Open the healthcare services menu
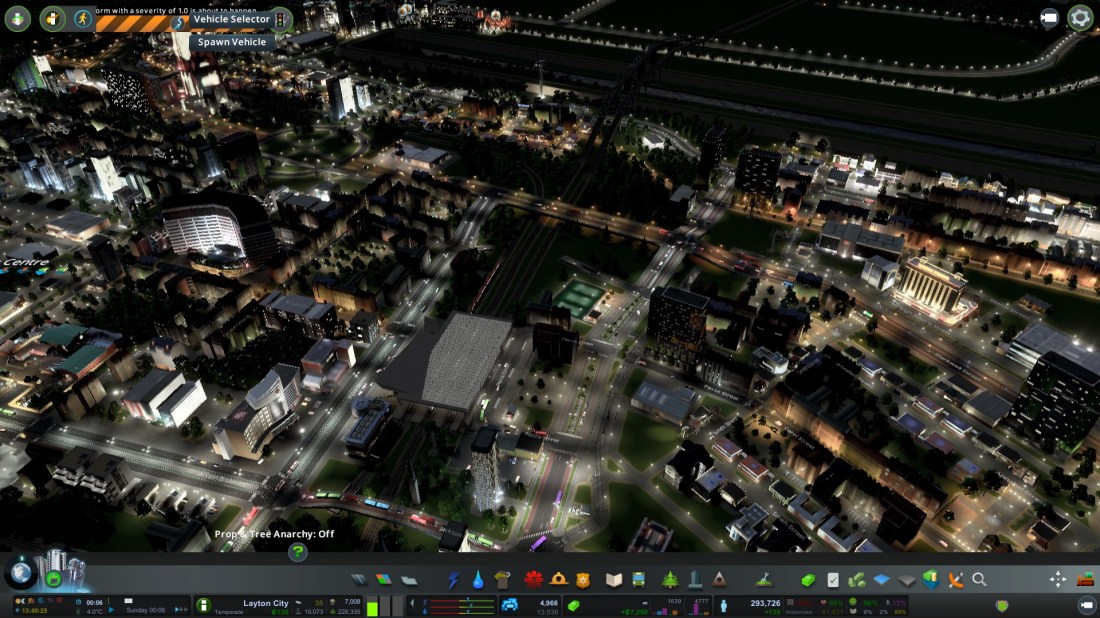 point(533,580)
